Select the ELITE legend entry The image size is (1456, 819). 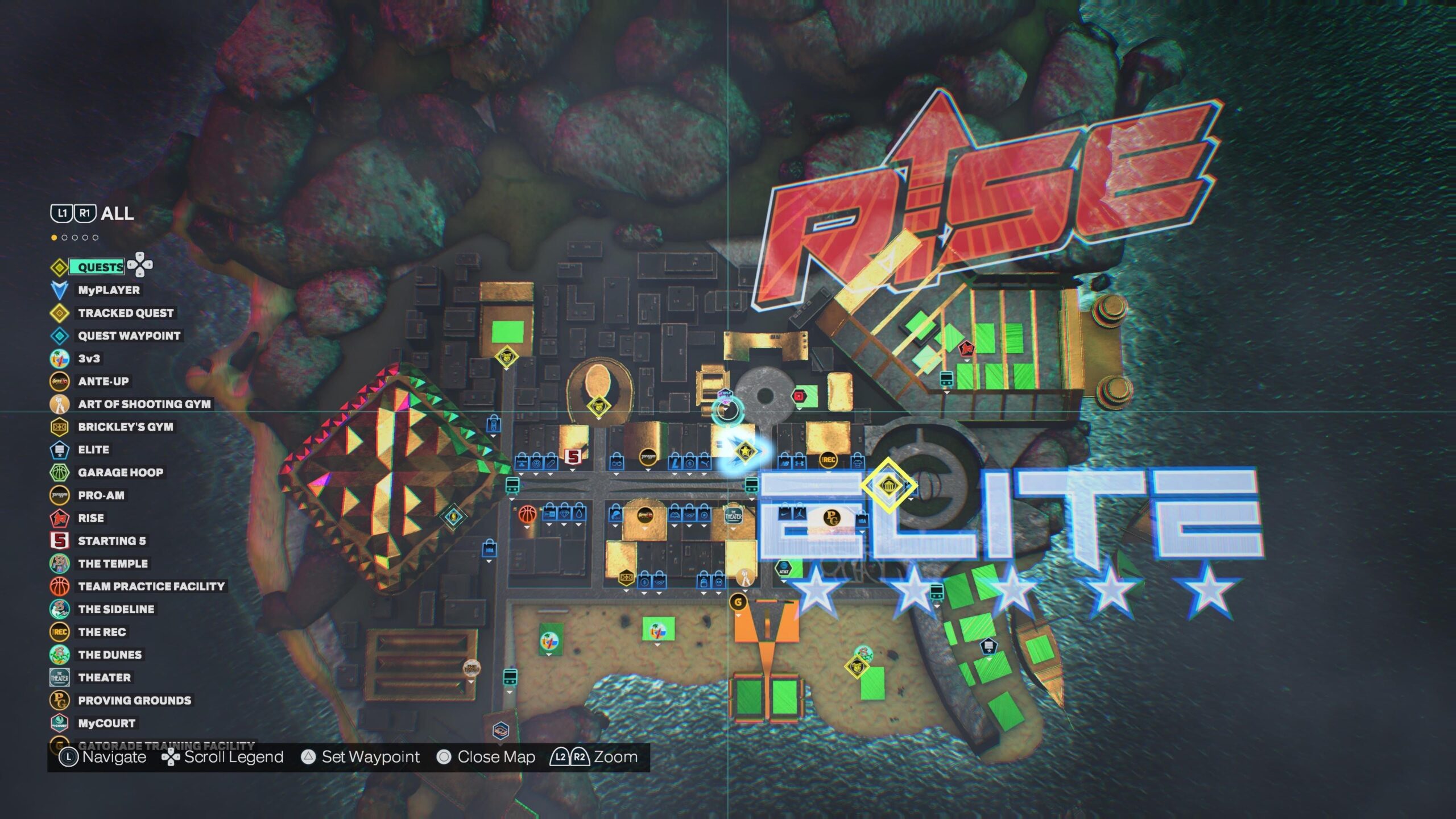[x=93, y=449]
